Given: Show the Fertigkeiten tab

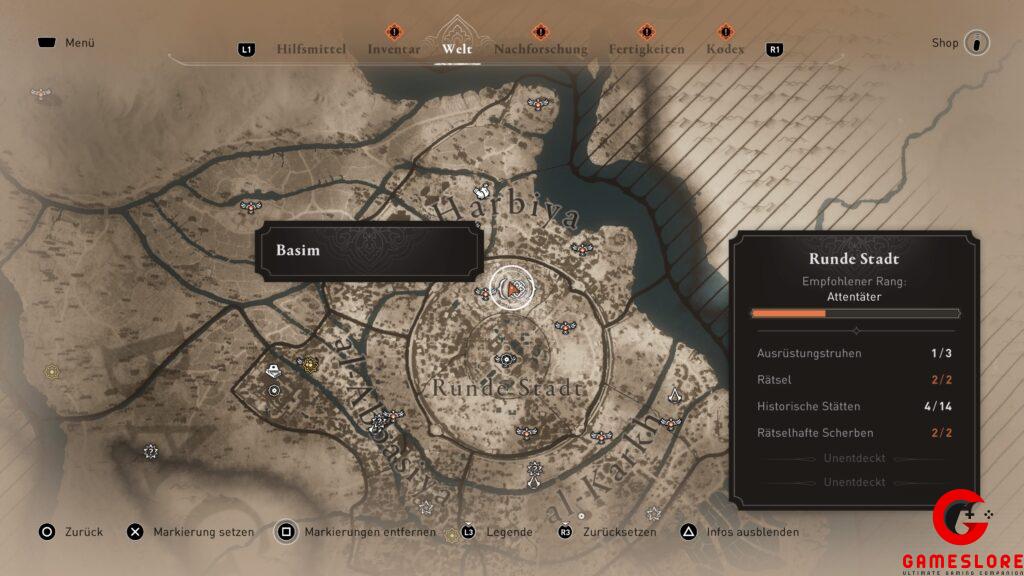Looking at the screenshot, I should pyautogui.click(x=647, y=49).
